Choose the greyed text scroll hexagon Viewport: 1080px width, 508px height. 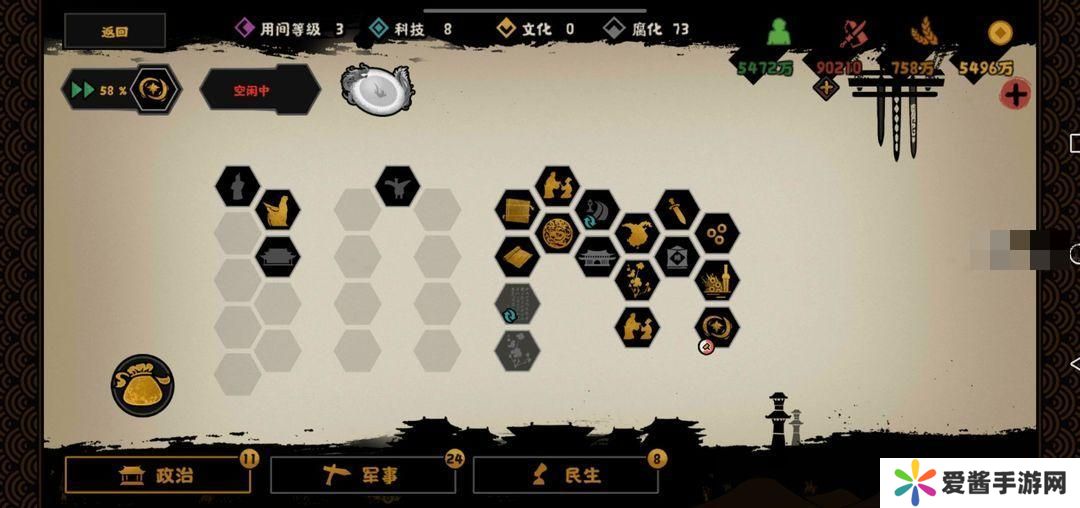517,303
